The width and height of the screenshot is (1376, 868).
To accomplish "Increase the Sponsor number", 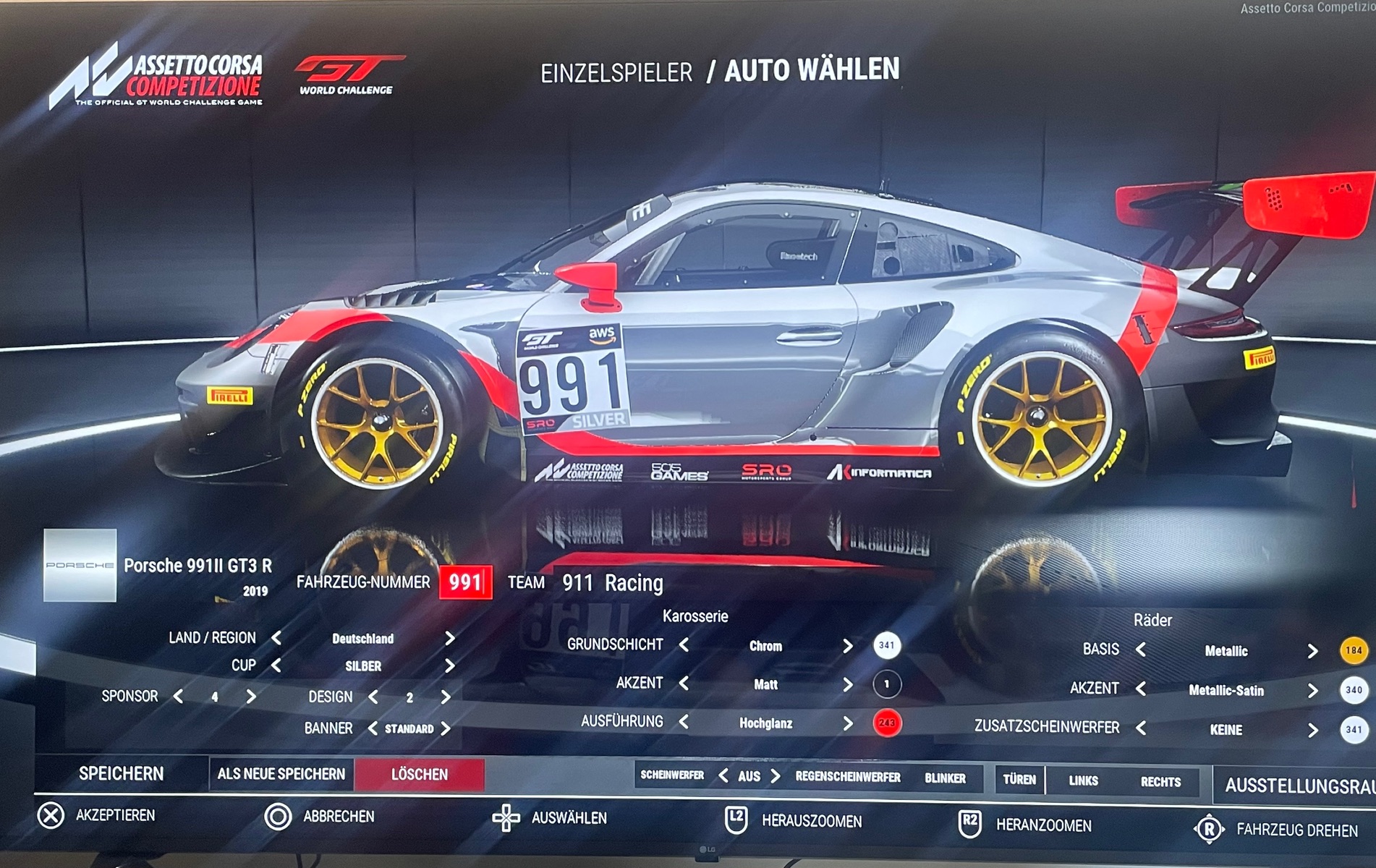I will tap(251, 697).
